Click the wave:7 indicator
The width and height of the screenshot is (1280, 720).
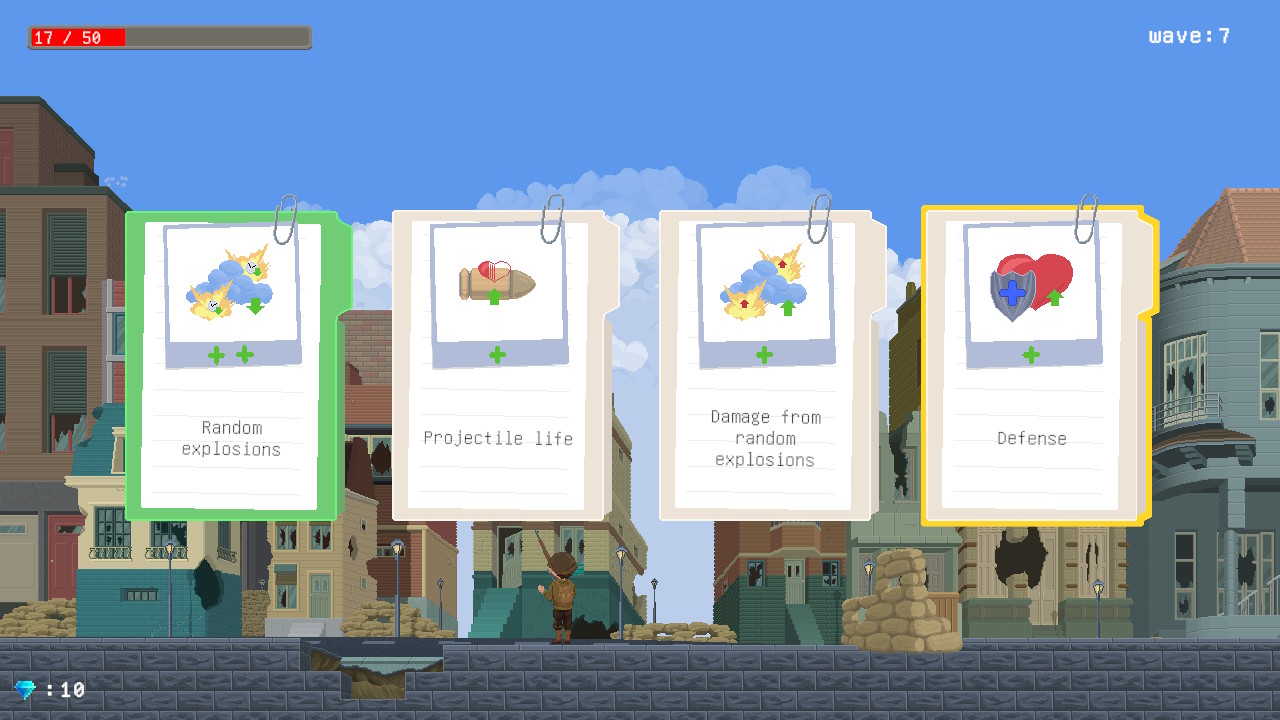(x=1189, y=35)
